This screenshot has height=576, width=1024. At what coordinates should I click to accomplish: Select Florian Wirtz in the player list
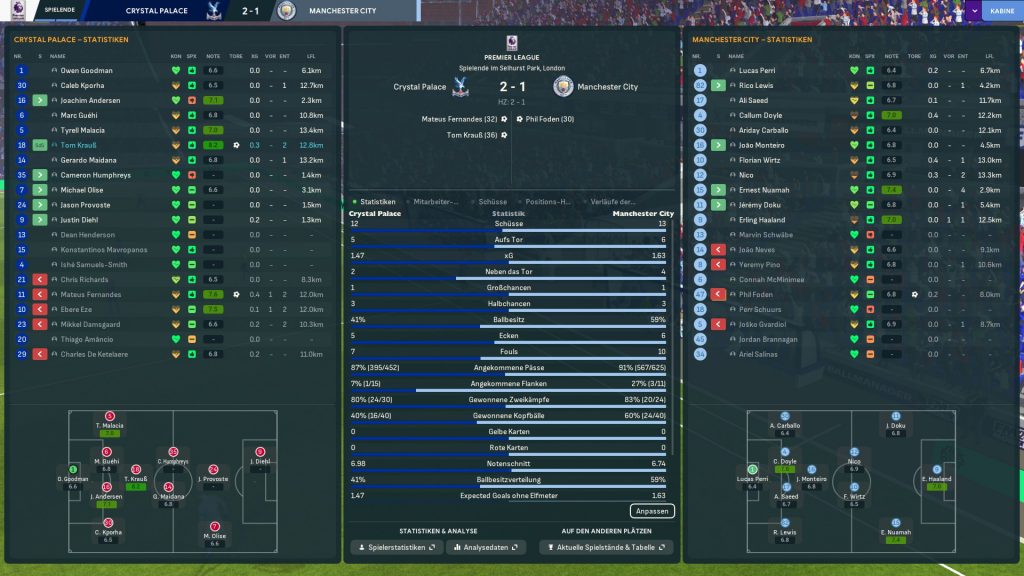[759, 160]
